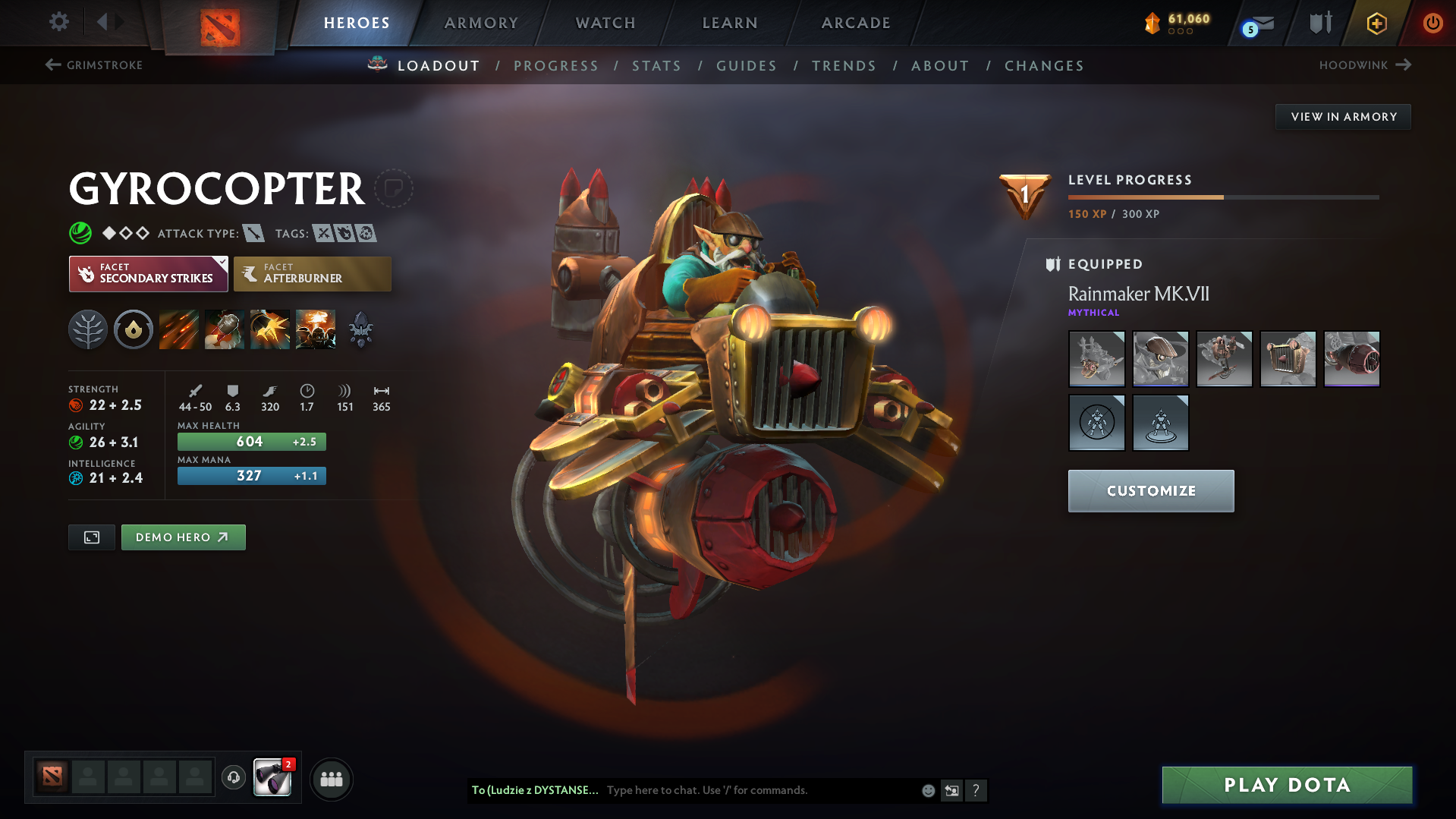
Task: Open the Homing Missile ability icon
Action: pyautogui.click(x=224, y=329)
